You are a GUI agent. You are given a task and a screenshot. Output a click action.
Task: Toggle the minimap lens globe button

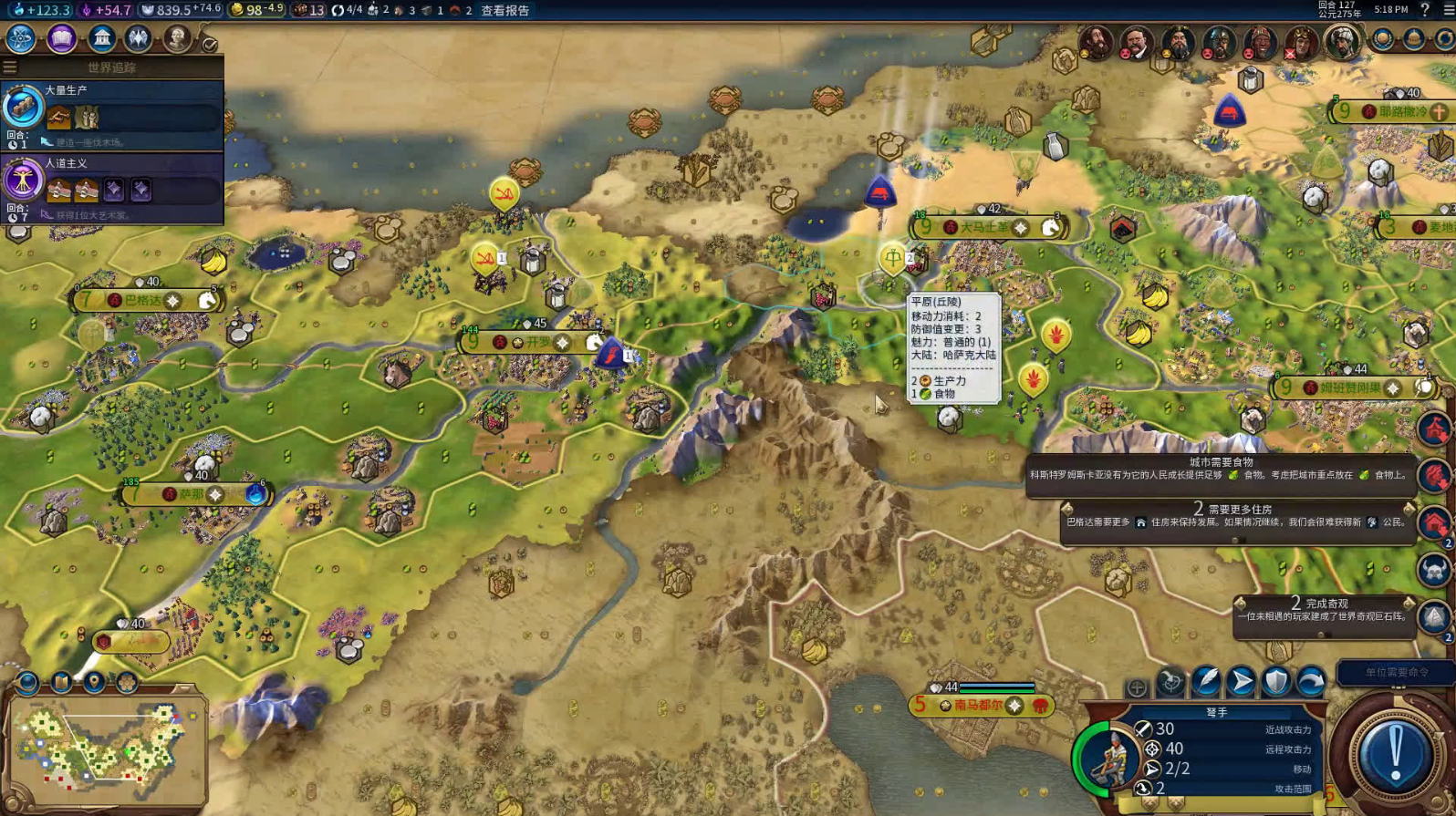27,682
